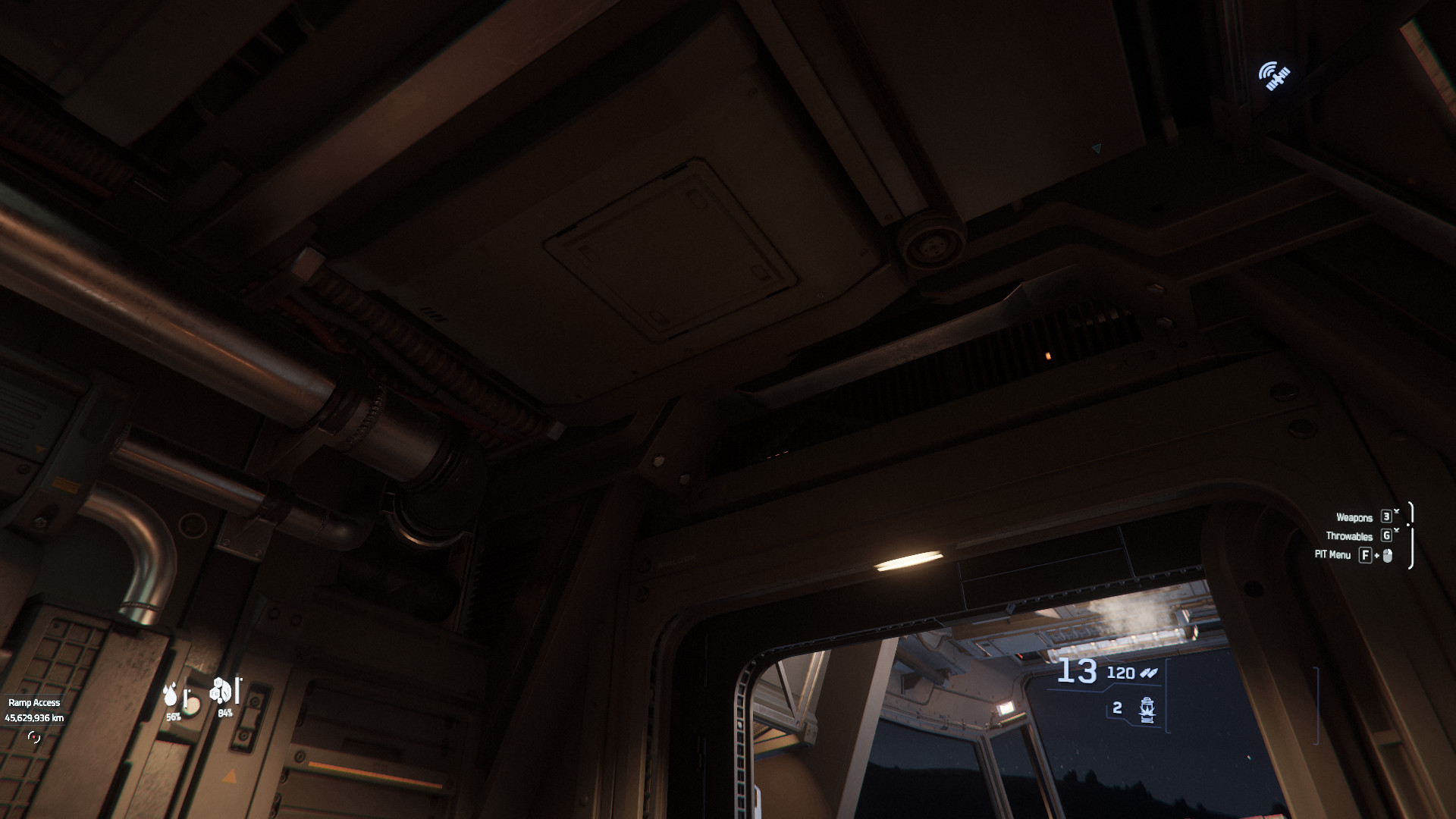Toggle throwables via the G key indicator

tap(1386, 538)
